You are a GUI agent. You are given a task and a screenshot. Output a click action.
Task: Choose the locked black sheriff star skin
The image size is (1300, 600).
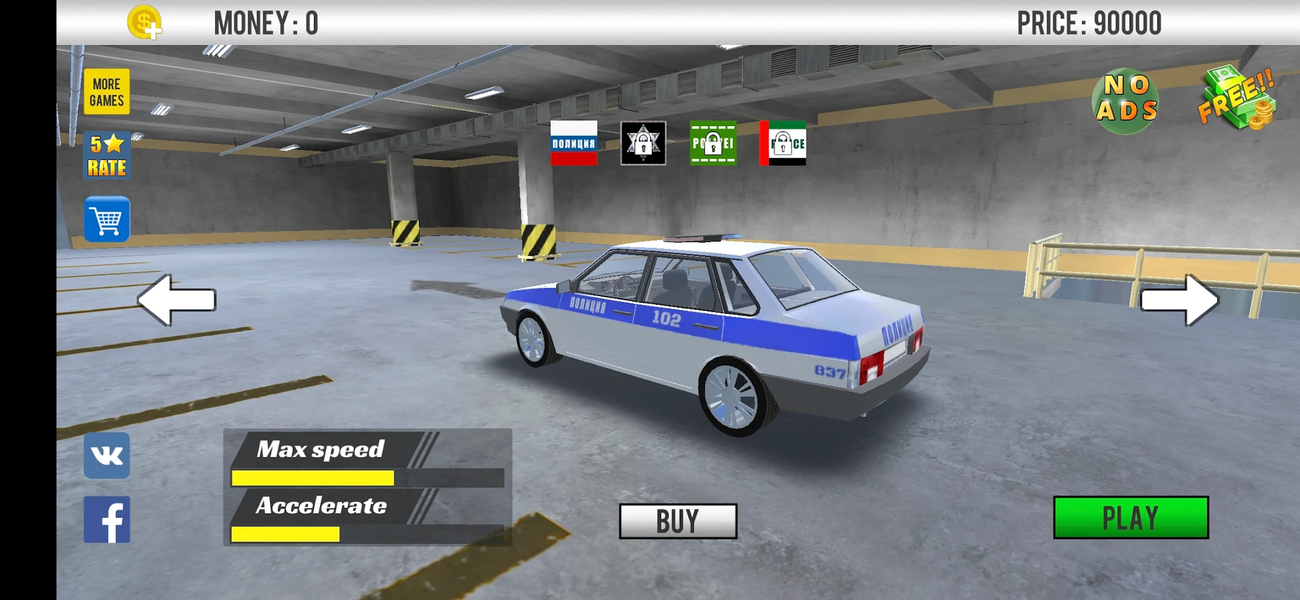pyautogui.click(x=643, y=143)
